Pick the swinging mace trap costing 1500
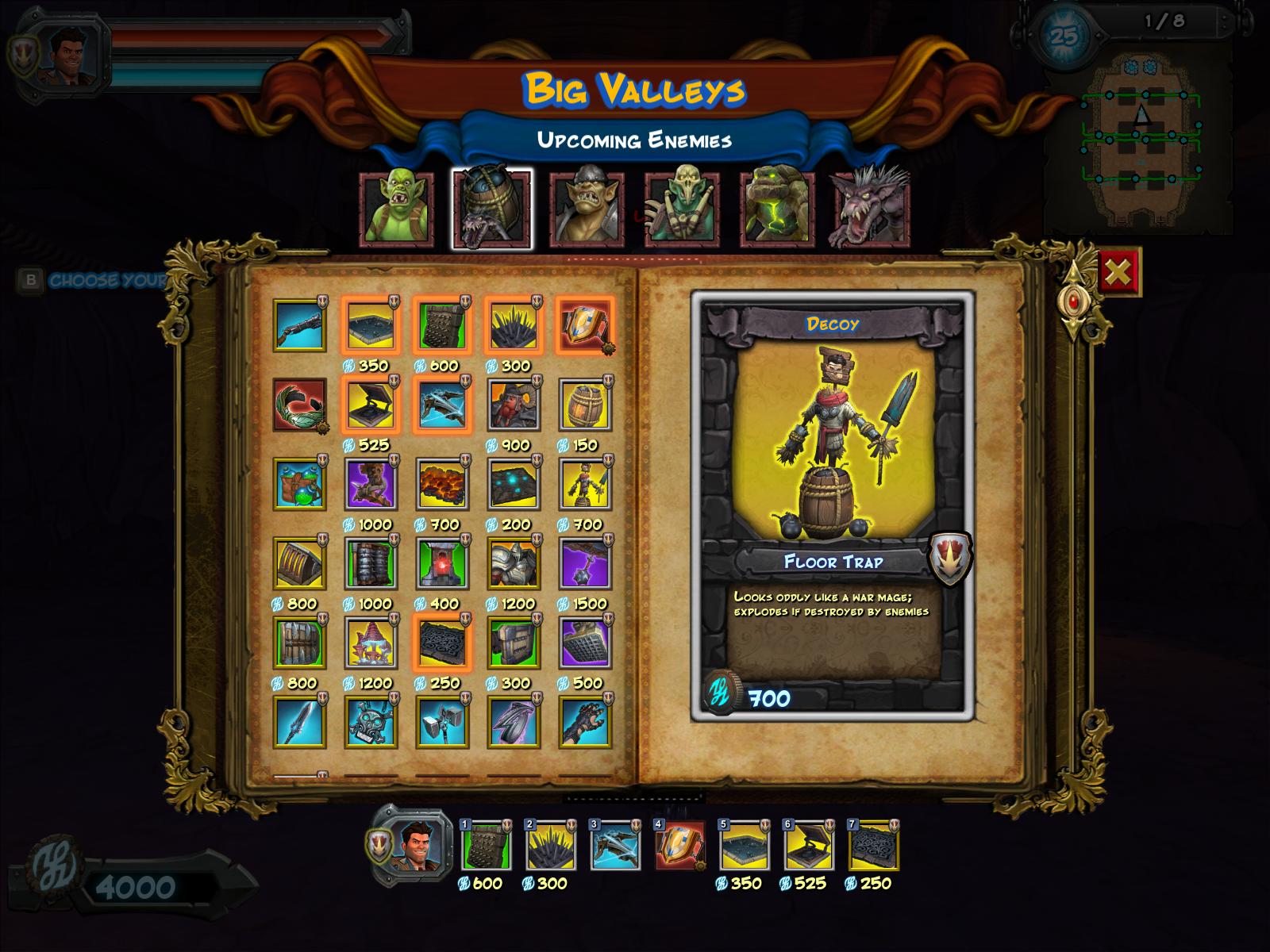Viewport: 1270px width, 952px height. (585, 563)
